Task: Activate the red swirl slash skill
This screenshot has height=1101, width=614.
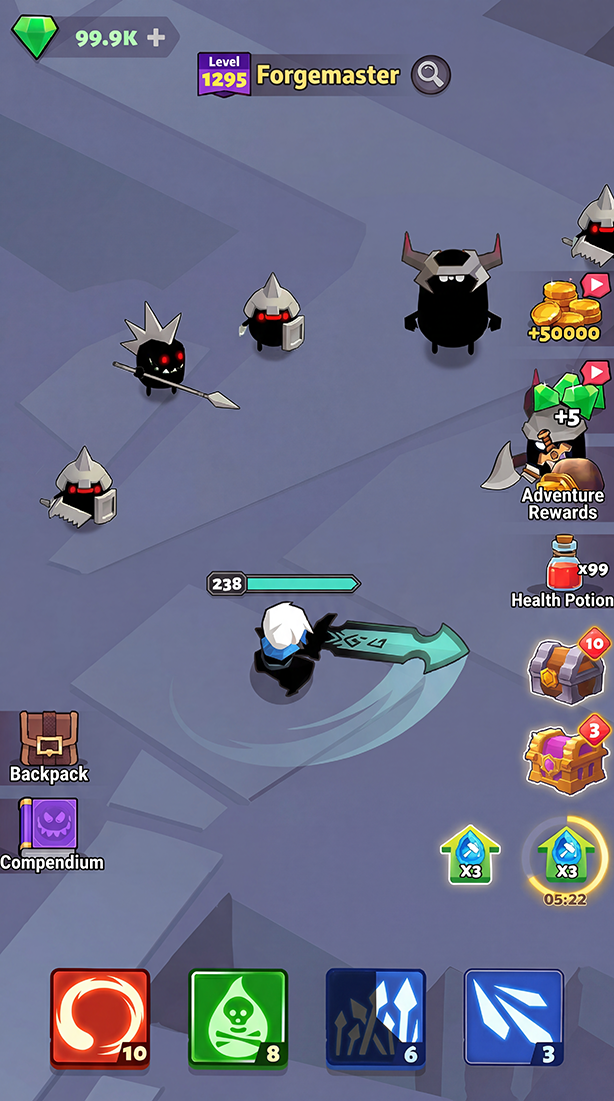Action: (x=100, y=1017)
